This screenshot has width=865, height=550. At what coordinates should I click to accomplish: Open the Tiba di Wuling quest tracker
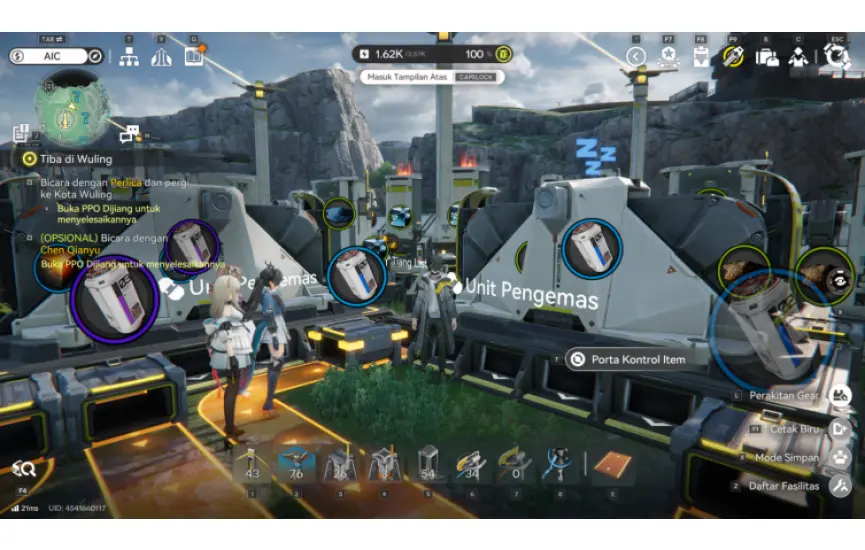coord(70,158)
